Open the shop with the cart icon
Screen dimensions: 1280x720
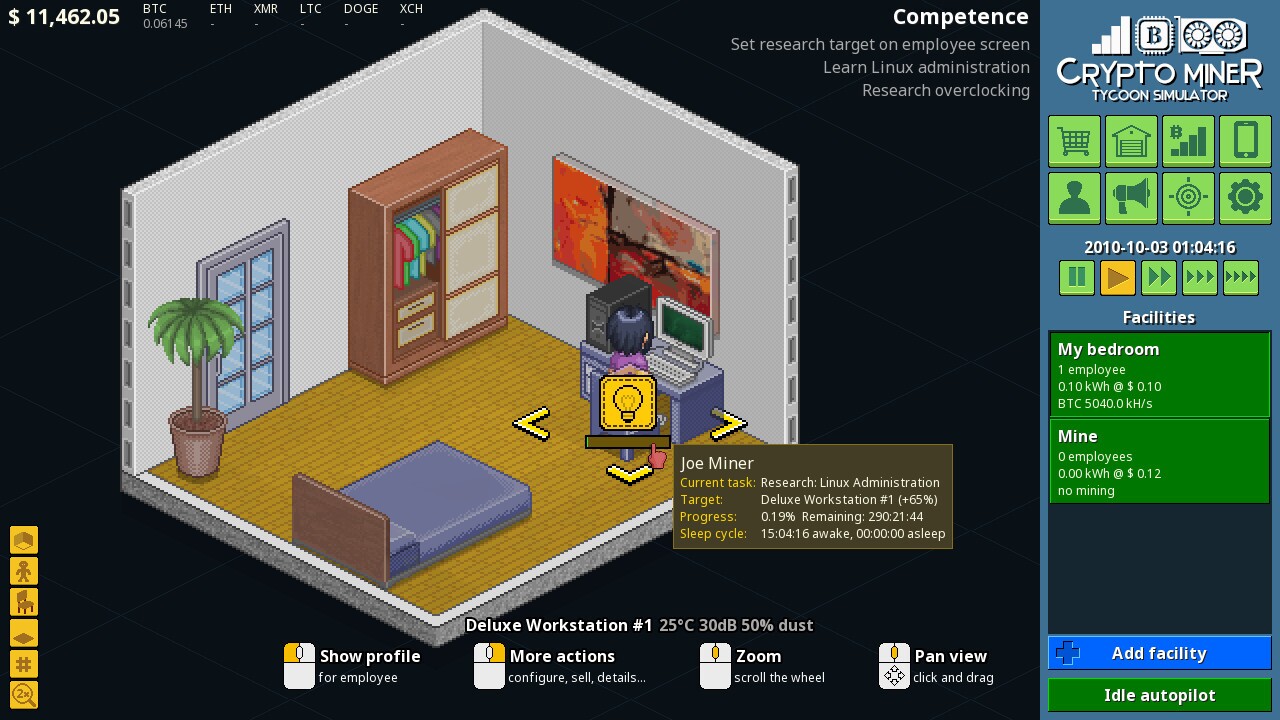coord(1074,141)
